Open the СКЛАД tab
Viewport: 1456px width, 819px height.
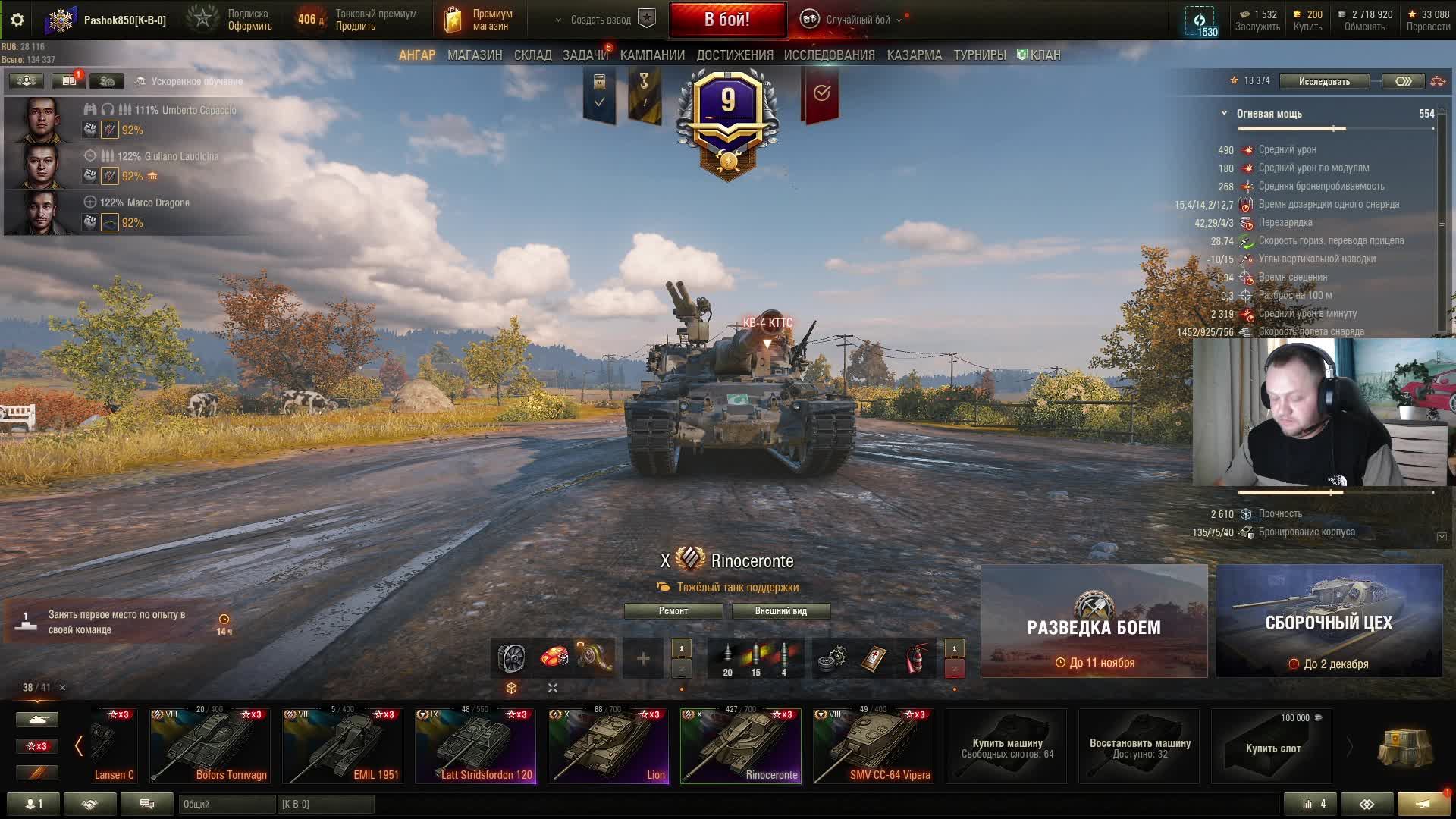tap(532, 55)
